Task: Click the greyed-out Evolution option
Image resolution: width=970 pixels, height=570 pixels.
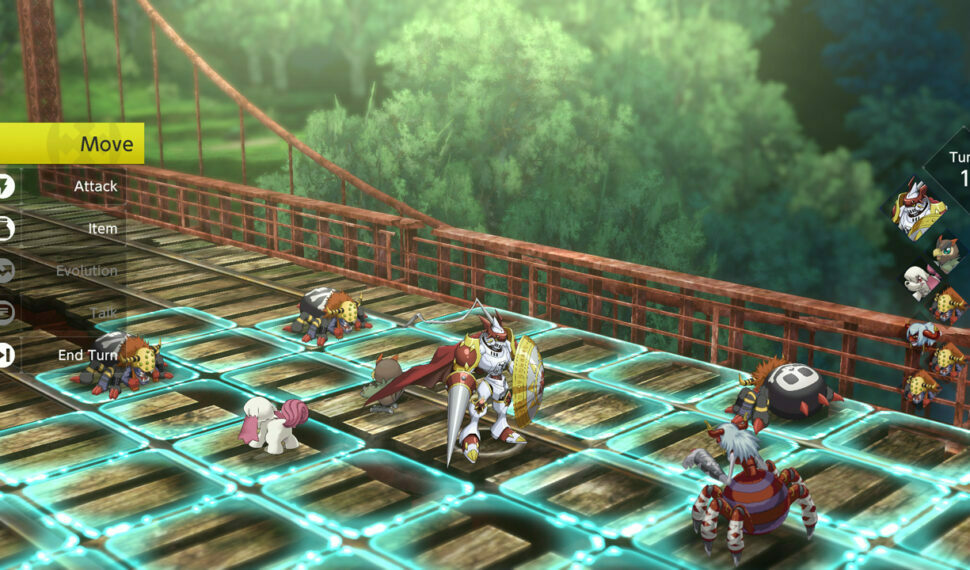Action: (86, 271)
